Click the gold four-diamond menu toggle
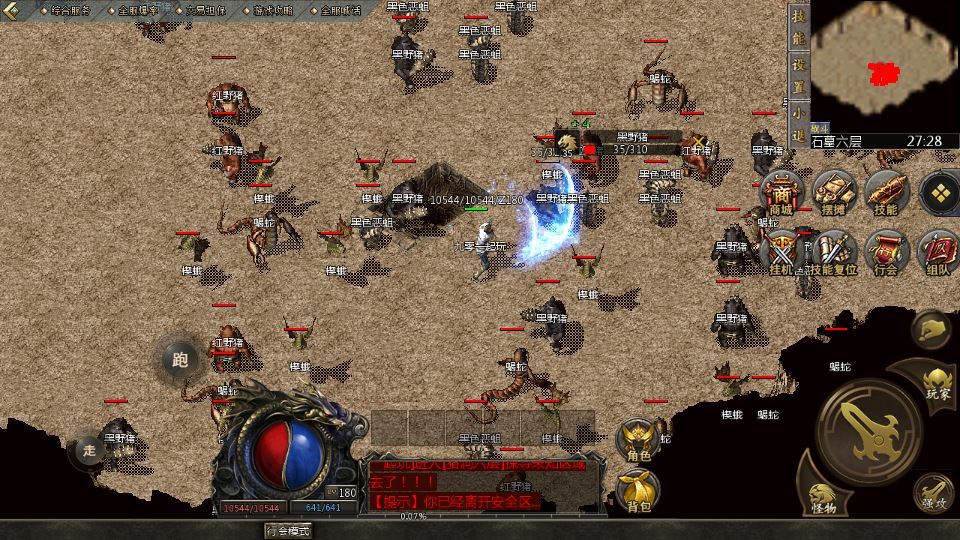Image resolution: width=960 pixels, height=540 pixels. (x=940, y=190)
